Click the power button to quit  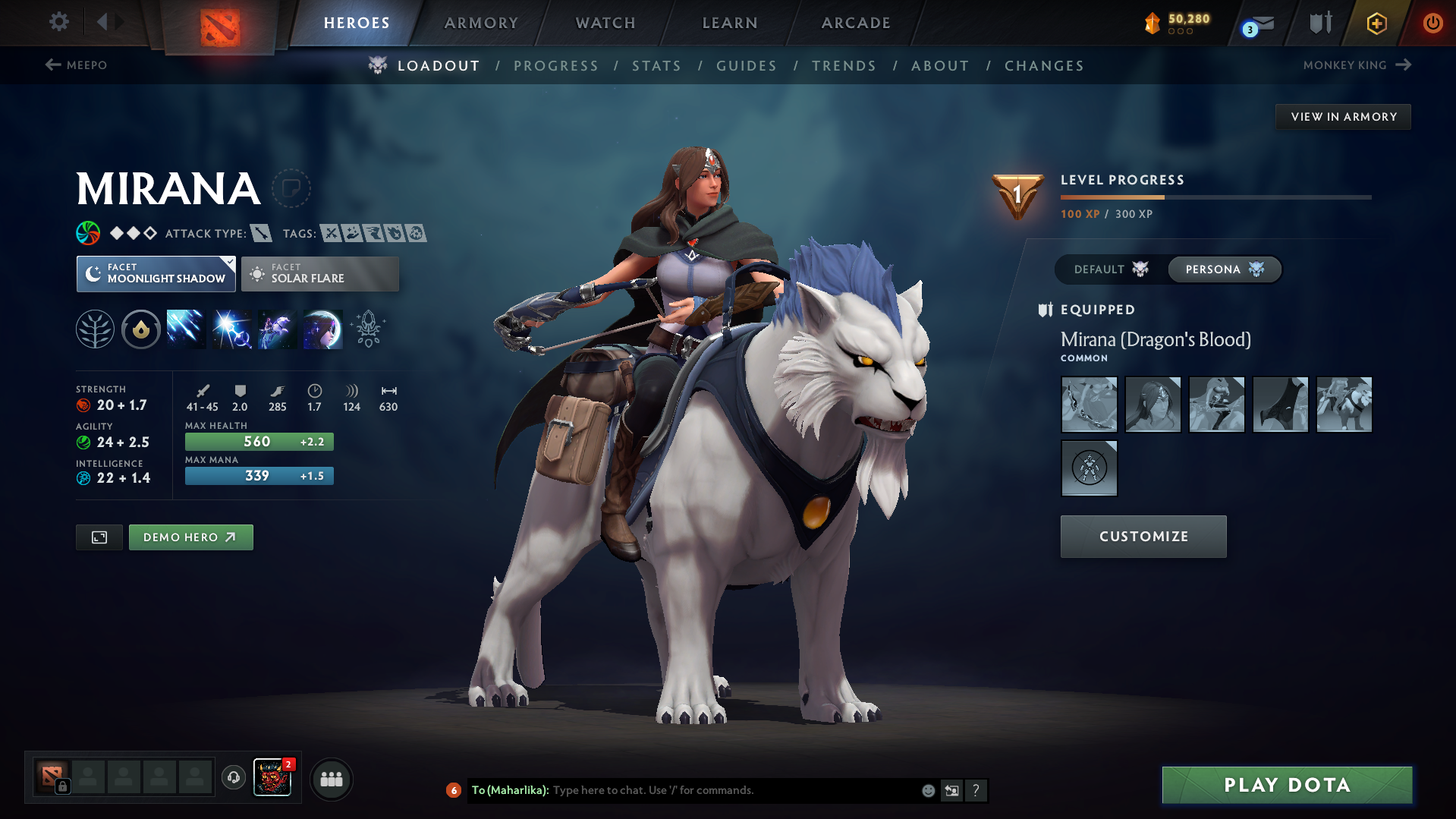click(1432, 23)
